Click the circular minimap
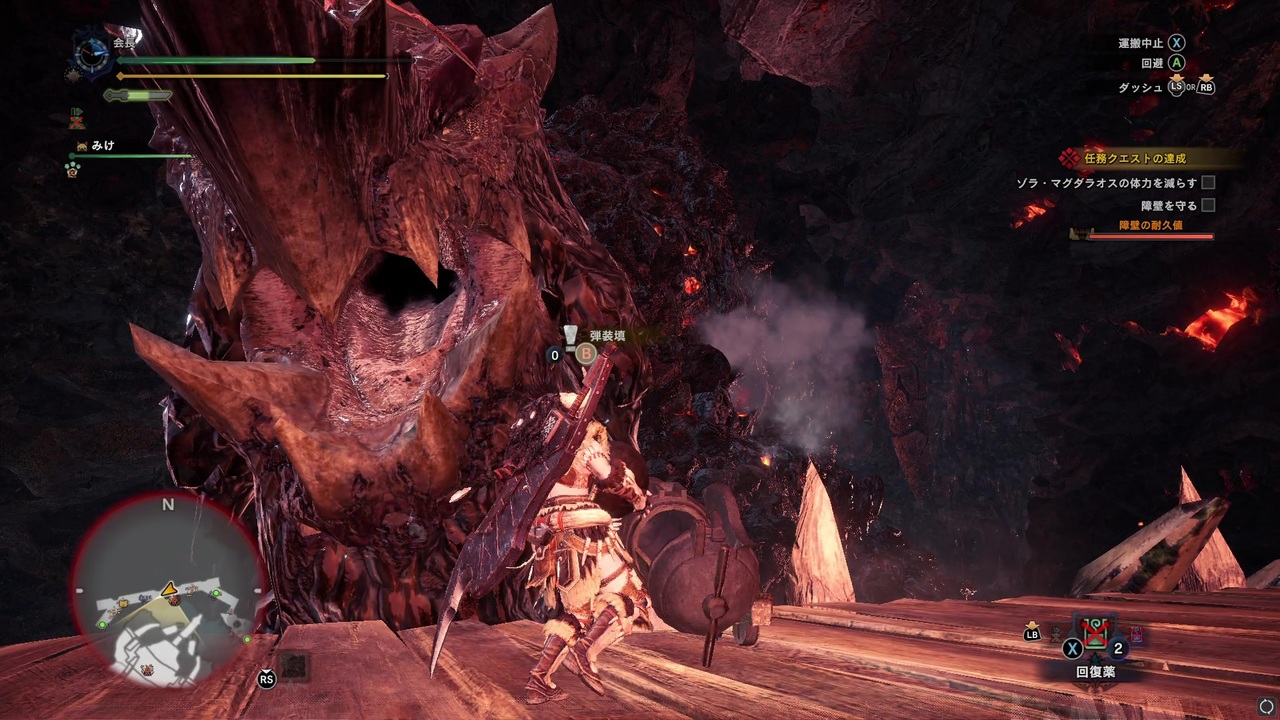Screen dimensions: 1280x720 [168, 592]
